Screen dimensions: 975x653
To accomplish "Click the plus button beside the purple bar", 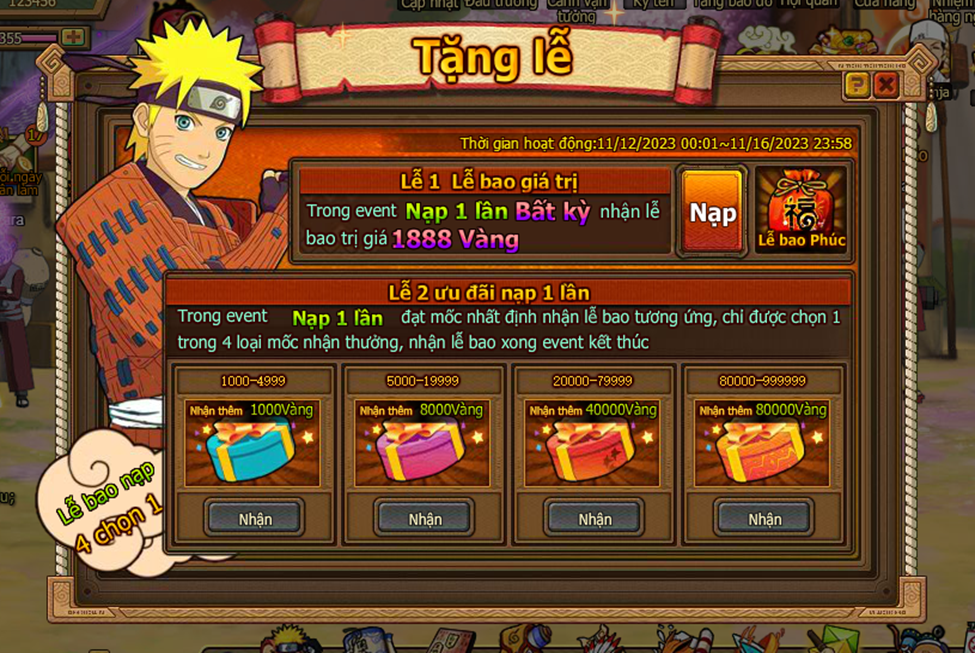I will click(72, 38).
